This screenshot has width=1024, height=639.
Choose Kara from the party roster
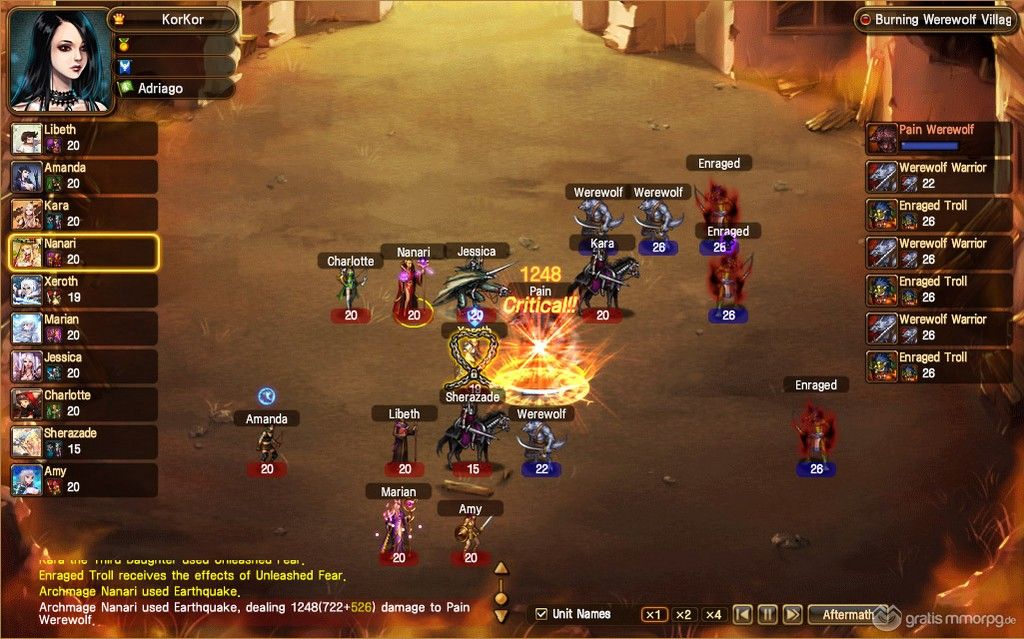[x=83, y=214]
